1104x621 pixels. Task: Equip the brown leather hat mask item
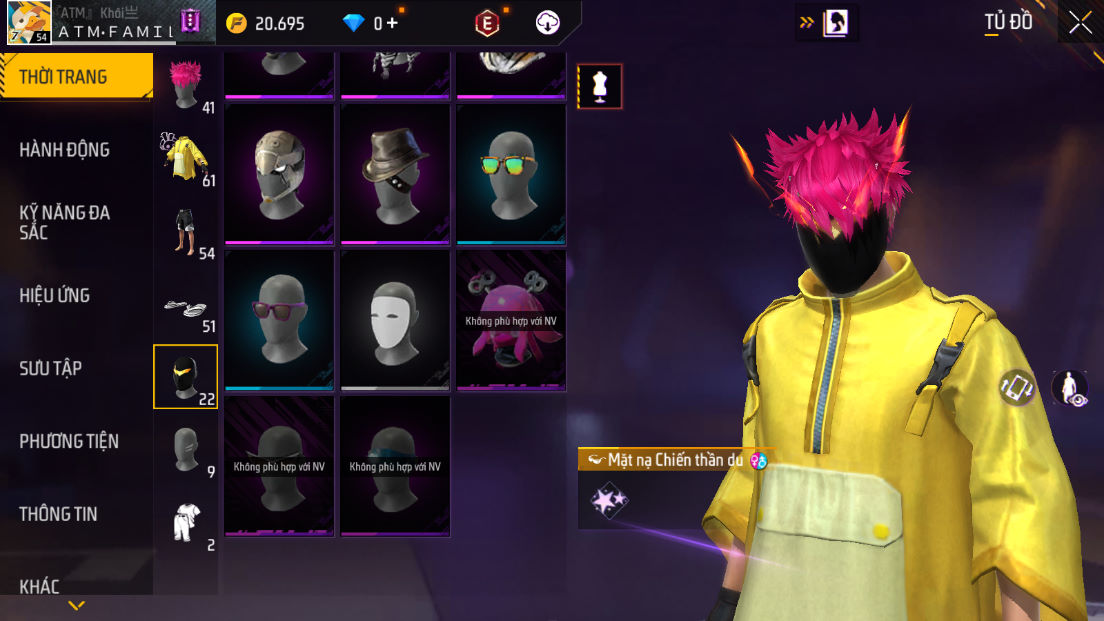click(397, 174)
